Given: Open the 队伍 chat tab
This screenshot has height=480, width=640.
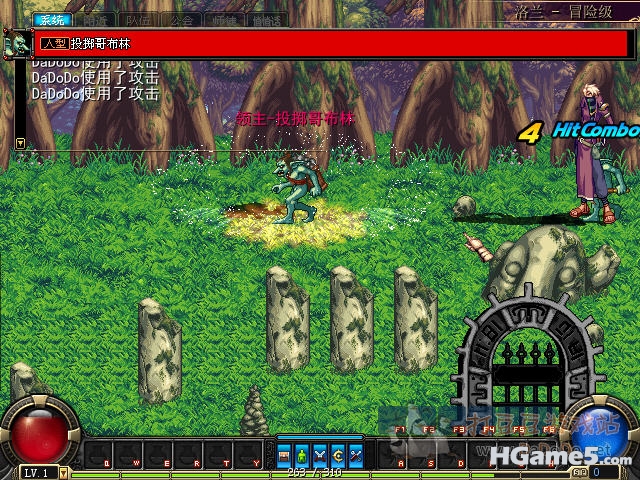Looking at the screenshot, I should coord(138,19).
